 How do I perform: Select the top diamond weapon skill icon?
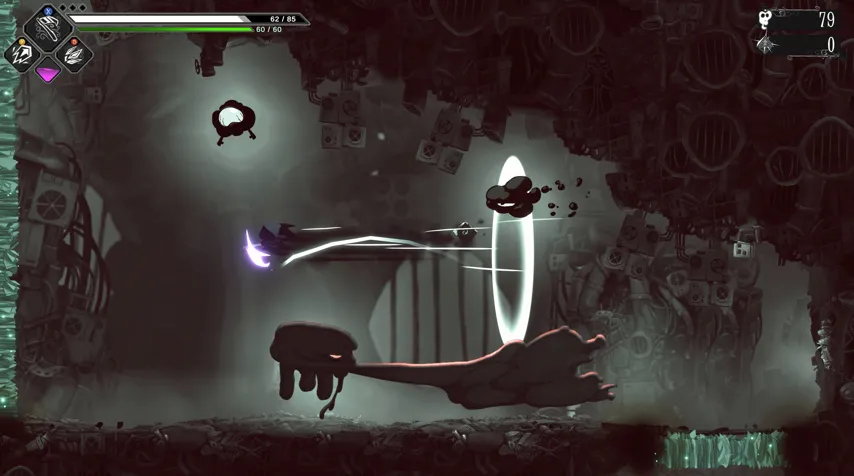pos(47,27)
